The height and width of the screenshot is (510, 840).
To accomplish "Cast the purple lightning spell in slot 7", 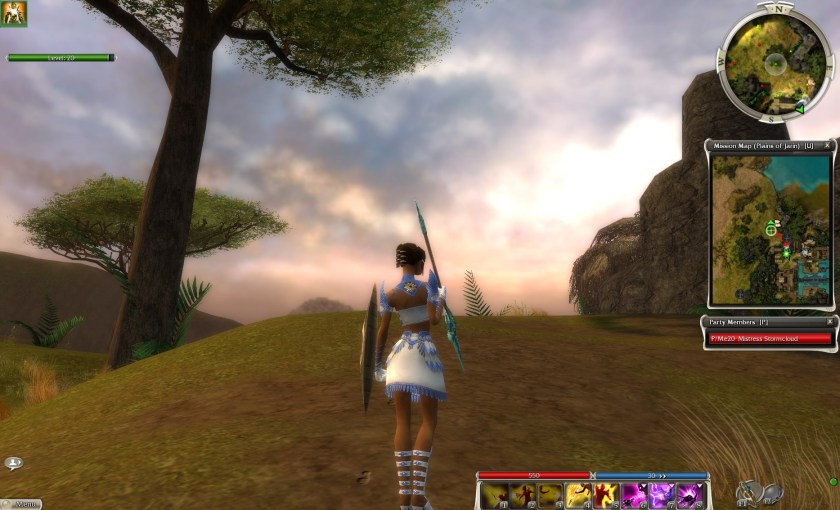I will click(x=661, y=495).
